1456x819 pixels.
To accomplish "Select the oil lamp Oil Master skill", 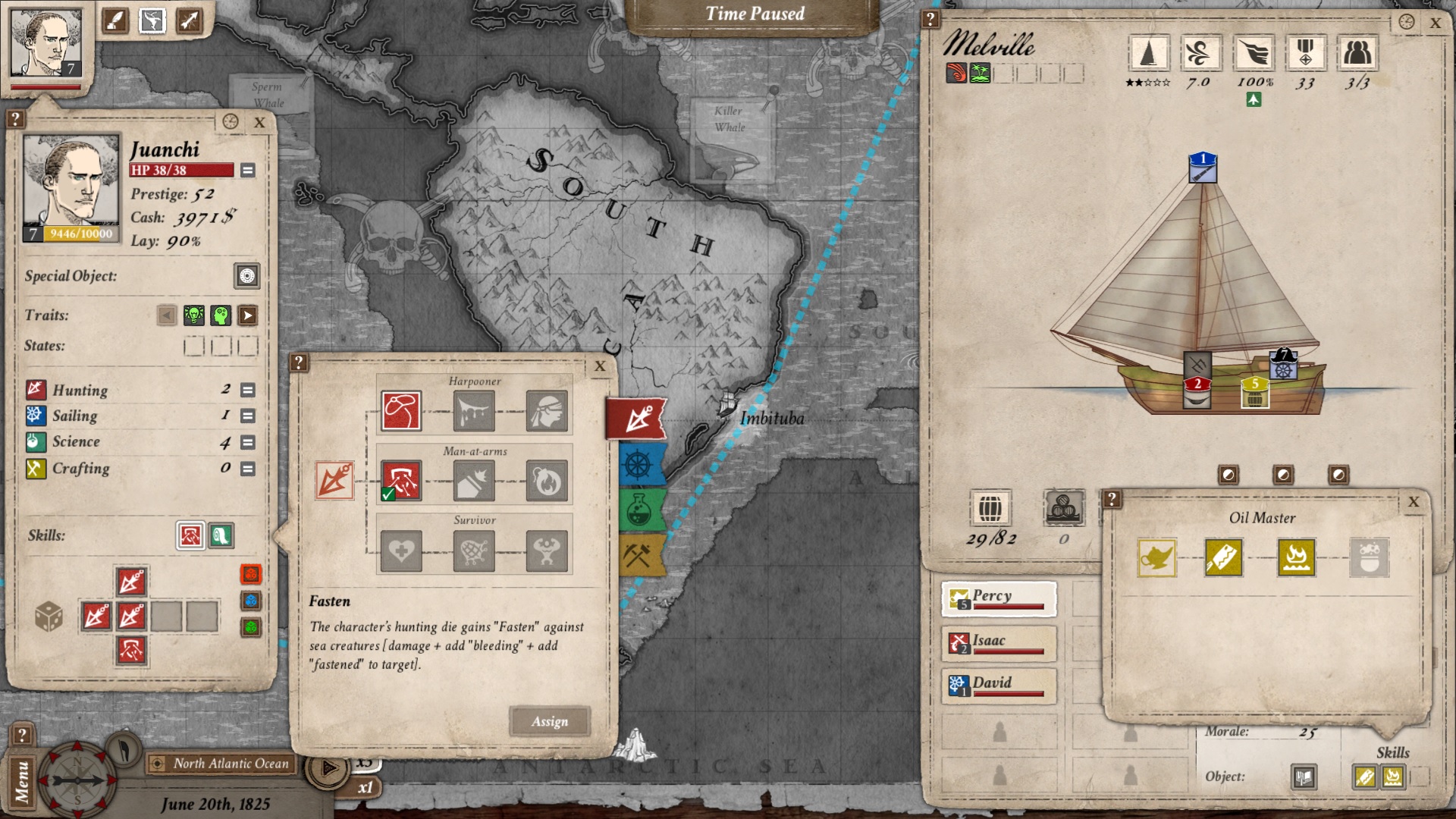I will pyautogui.click(x=1157, y=558).
